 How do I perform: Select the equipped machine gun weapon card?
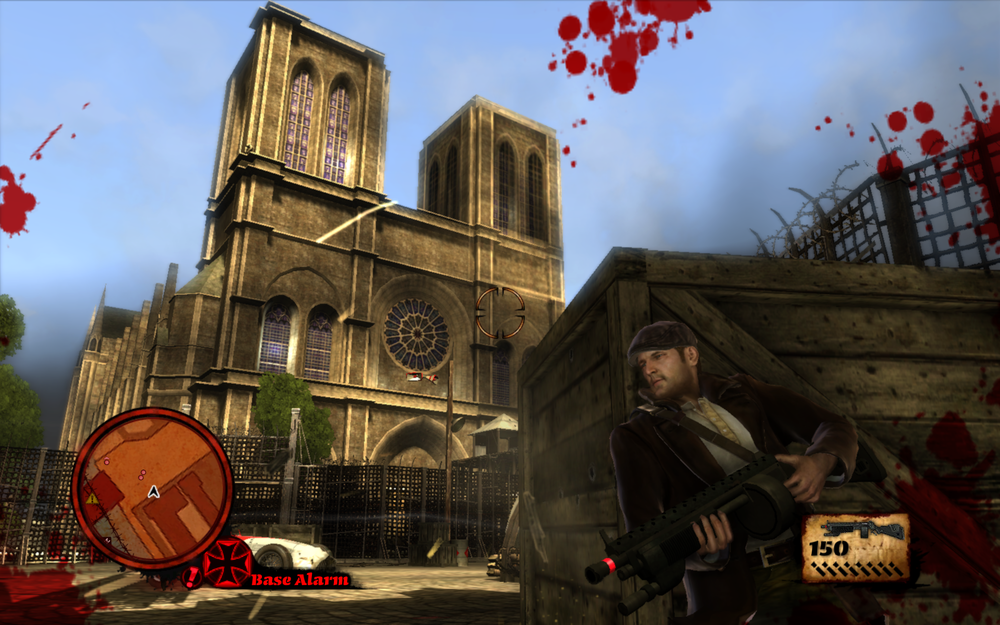855,546
